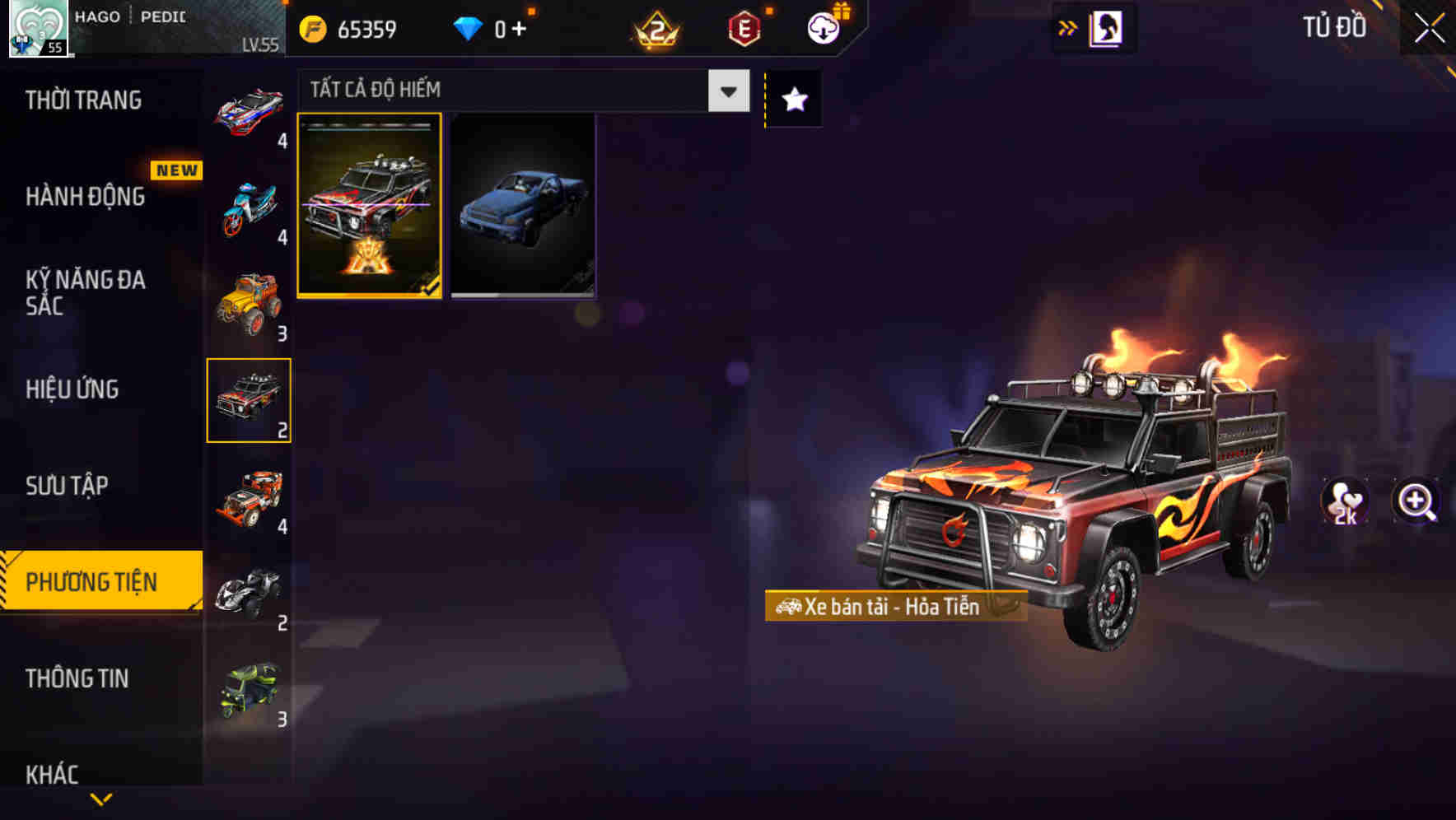Expand more categories via the bottom chevron
1456x820 pixels.
coord(102,801)
